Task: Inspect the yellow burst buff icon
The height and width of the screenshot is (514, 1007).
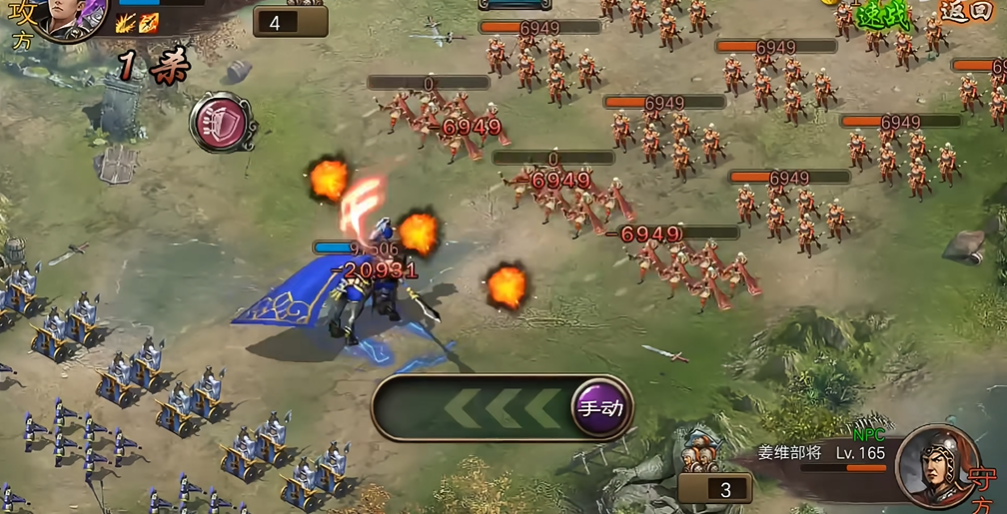Action: click(x=125, y=23)
